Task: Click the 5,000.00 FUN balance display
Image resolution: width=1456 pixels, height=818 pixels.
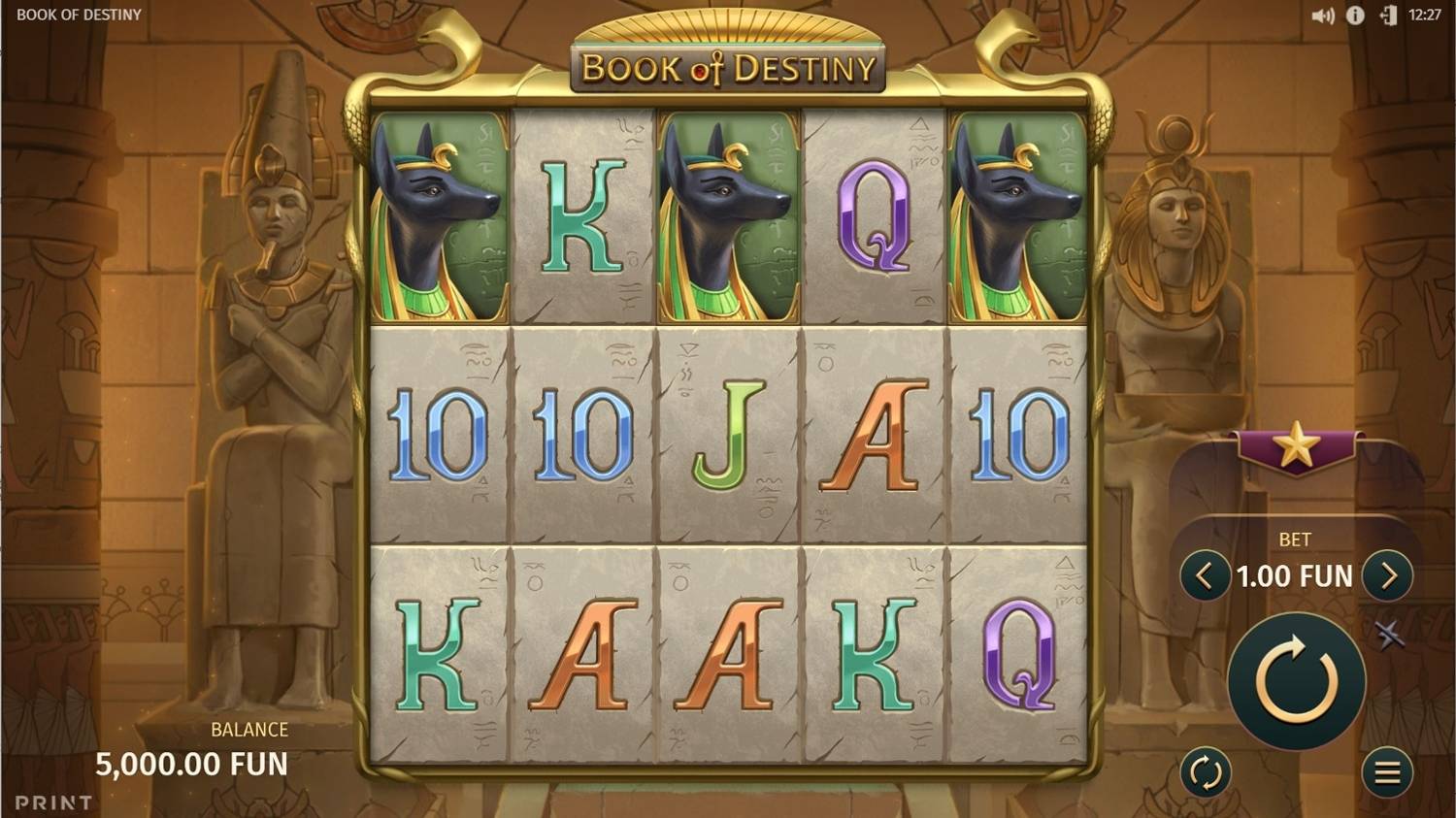Action: pos(192,765)
